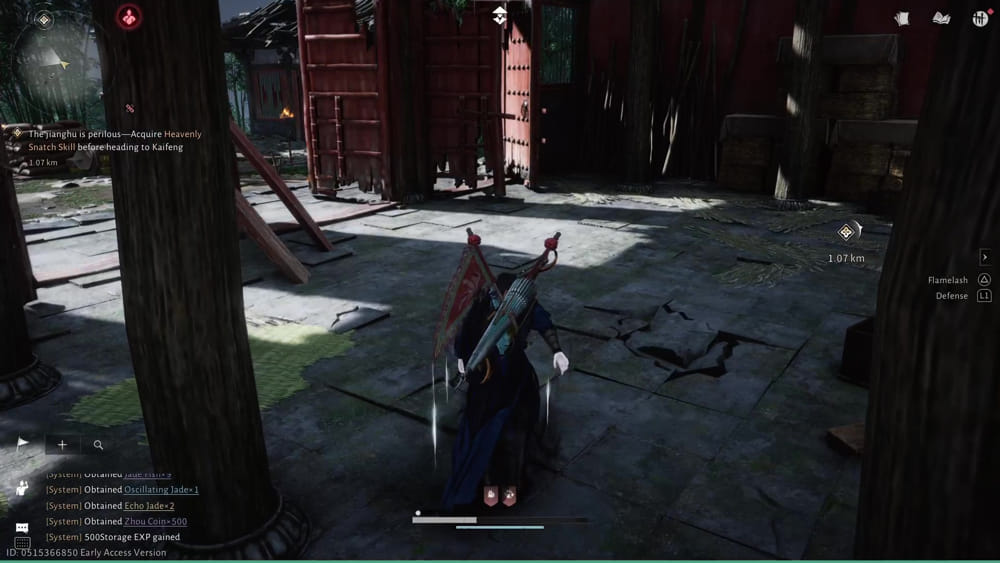Select the diamond quest waypoint marker showing 1.07 km
Image resolution: width=1000 pixels, height=563 pixels.
coord(846,233)
